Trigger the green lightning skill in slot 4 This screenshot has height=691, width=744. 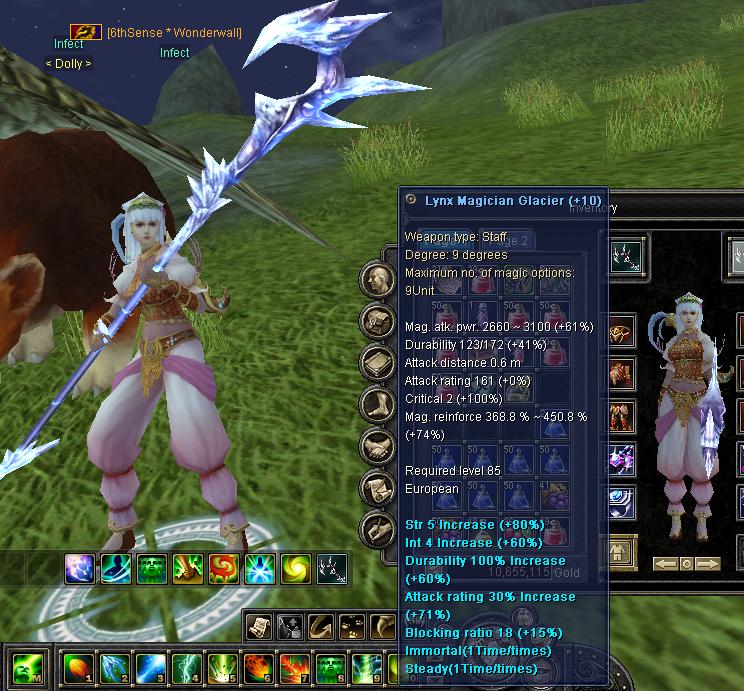(186, 667)
